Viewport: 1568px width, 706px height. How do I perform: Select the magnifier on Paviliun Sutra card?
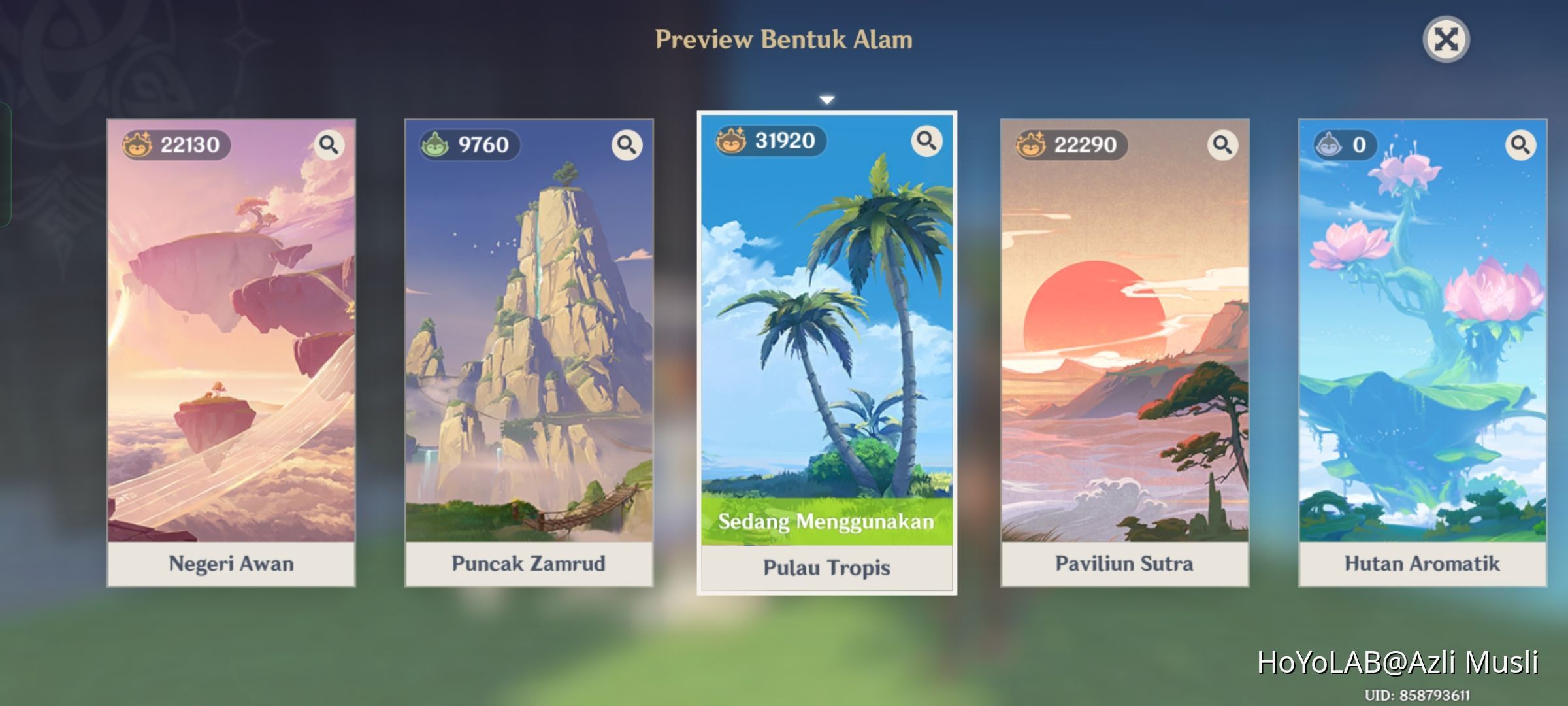click(x=1222, y=145)
